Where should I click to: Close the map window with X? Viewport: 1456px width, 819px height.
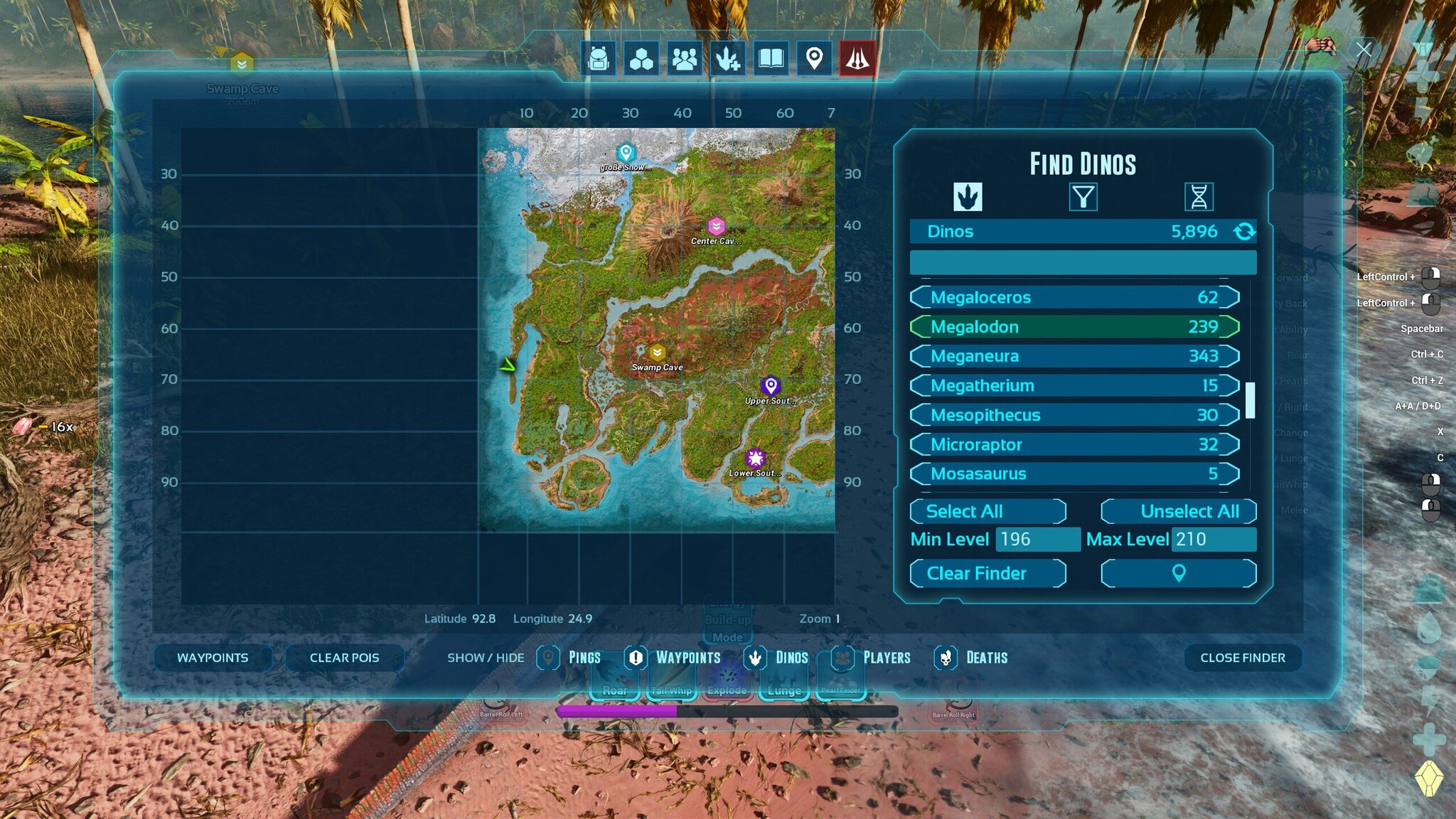(1363, 50)
